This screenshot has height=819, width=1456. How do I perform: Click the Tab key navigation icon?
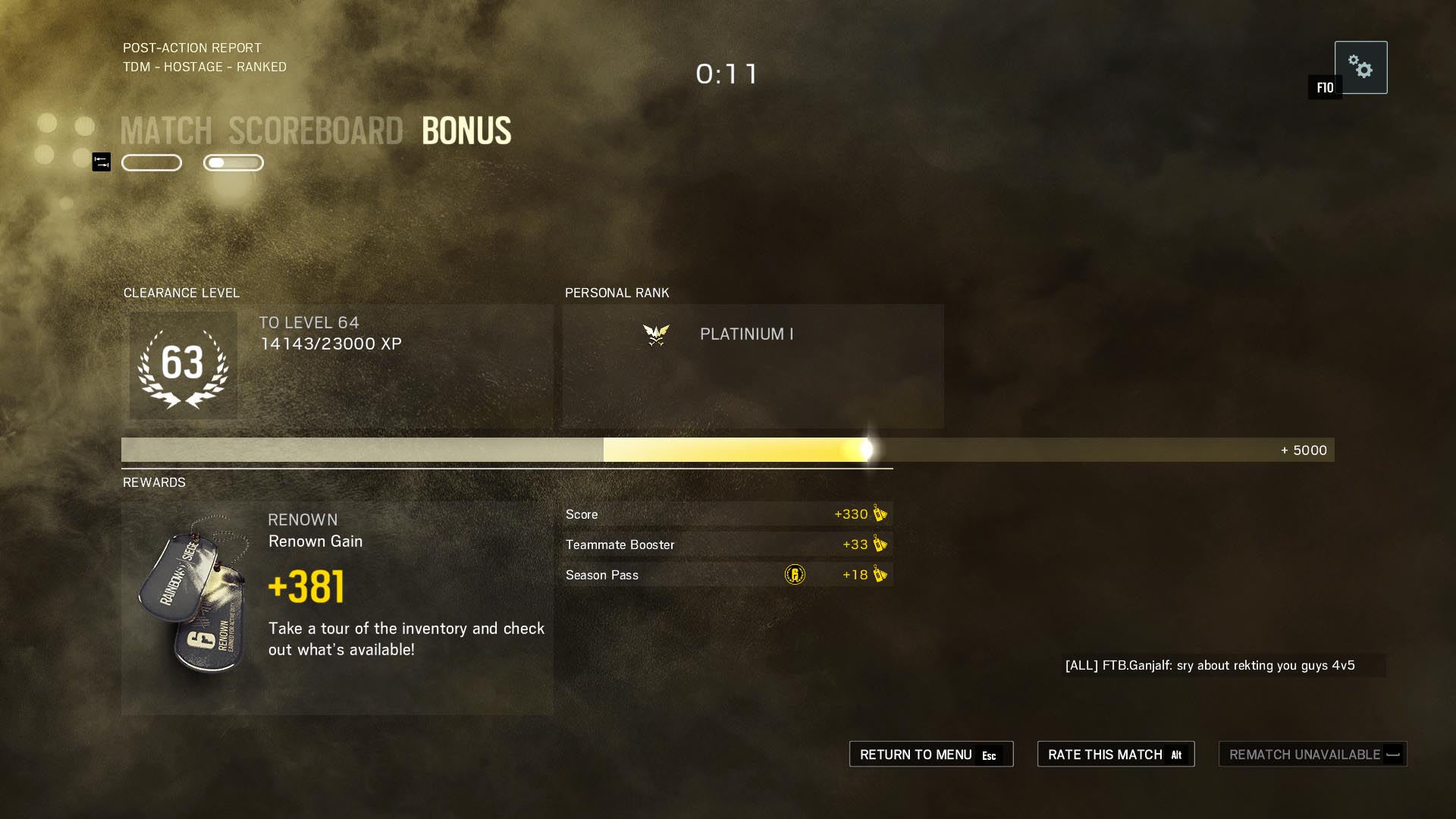click(100, 162)
